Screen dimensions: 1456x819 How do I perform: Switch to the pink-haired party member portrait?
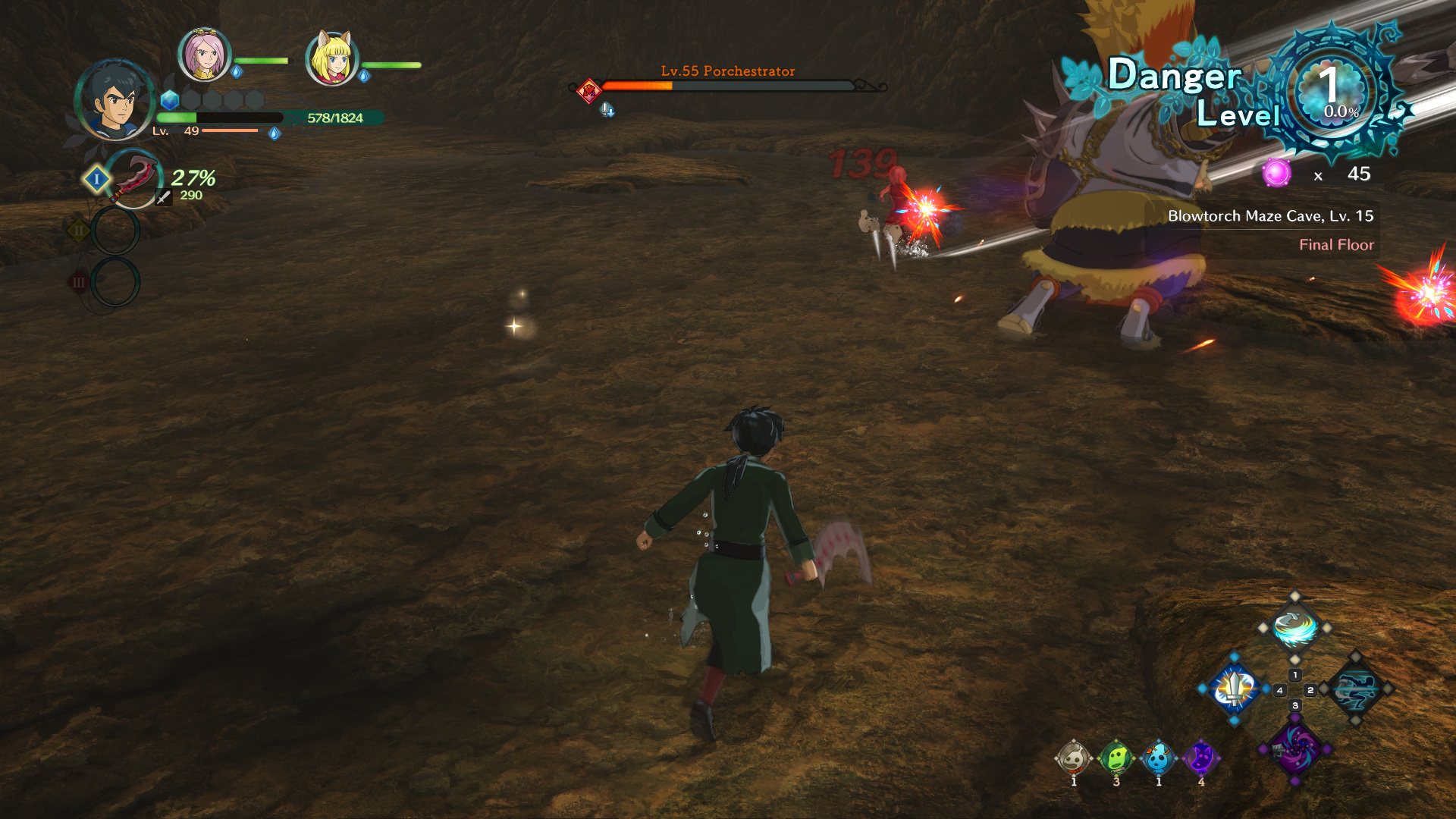click(204, 54)
